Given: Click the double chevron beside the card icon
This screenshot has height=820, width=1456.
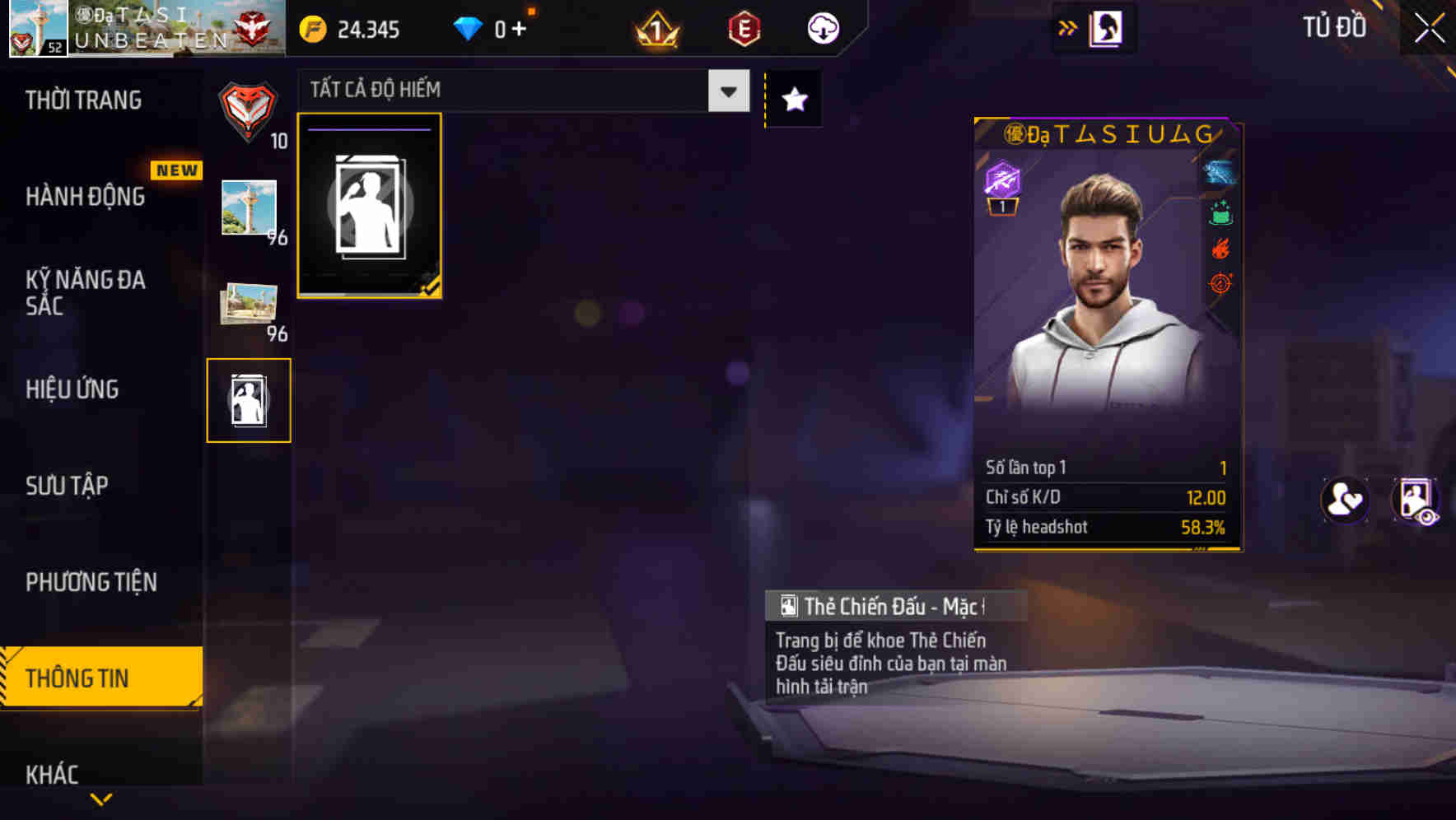Looking at the screenshot, I should tap(1068, 27).
